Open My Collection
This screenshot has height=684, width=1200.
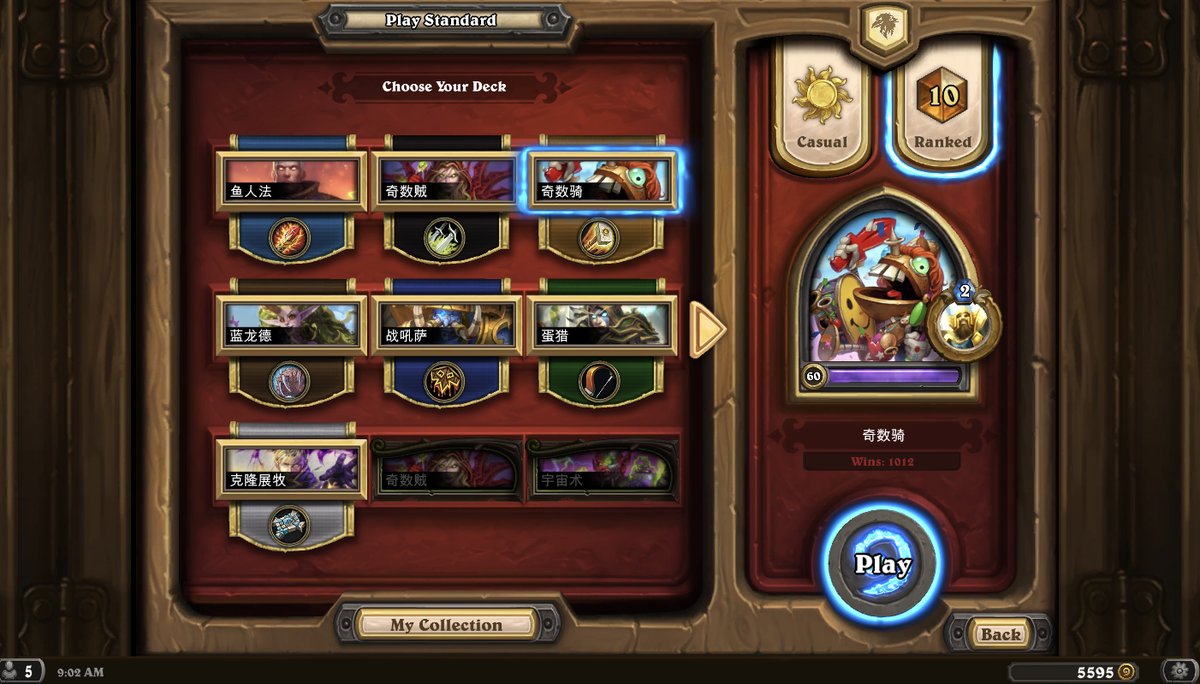point(446,625)
